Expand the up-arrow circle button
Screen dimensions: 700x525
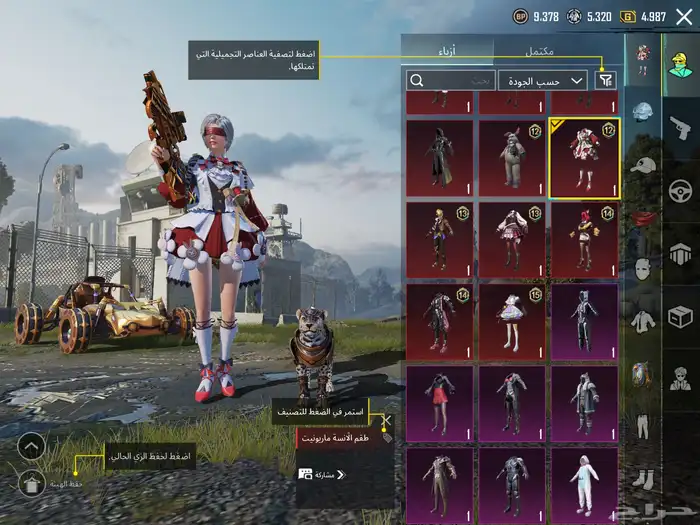31,446
